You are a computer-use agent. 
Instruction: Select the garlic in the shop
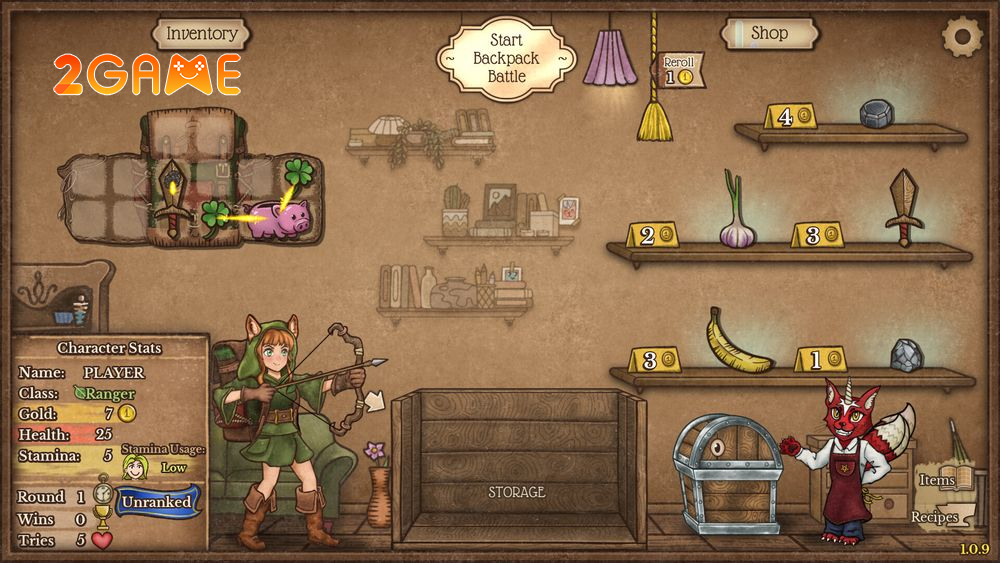[736, 217]
